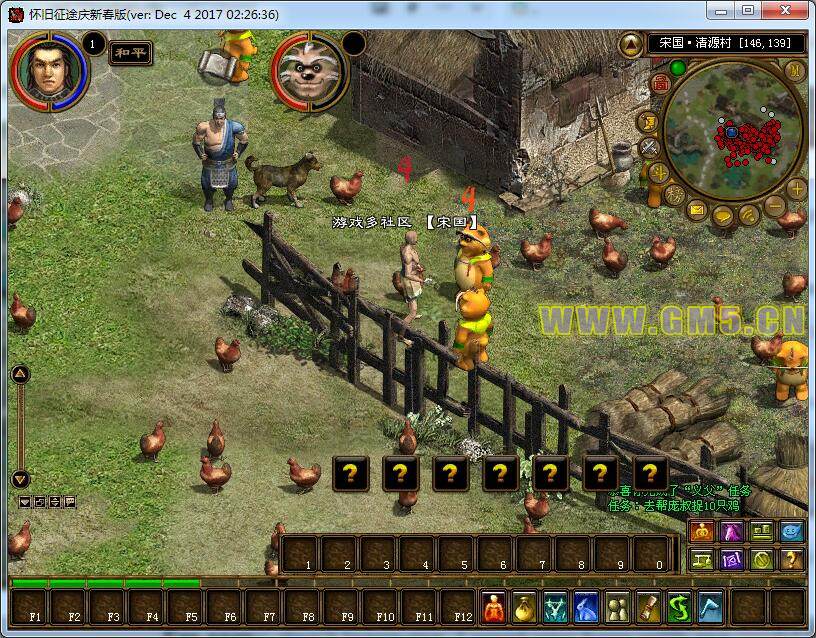Collapse the minimap with the triangle button
Image resolution: width=816 pixels, height=638 pixels.
(x=630, y=44)
